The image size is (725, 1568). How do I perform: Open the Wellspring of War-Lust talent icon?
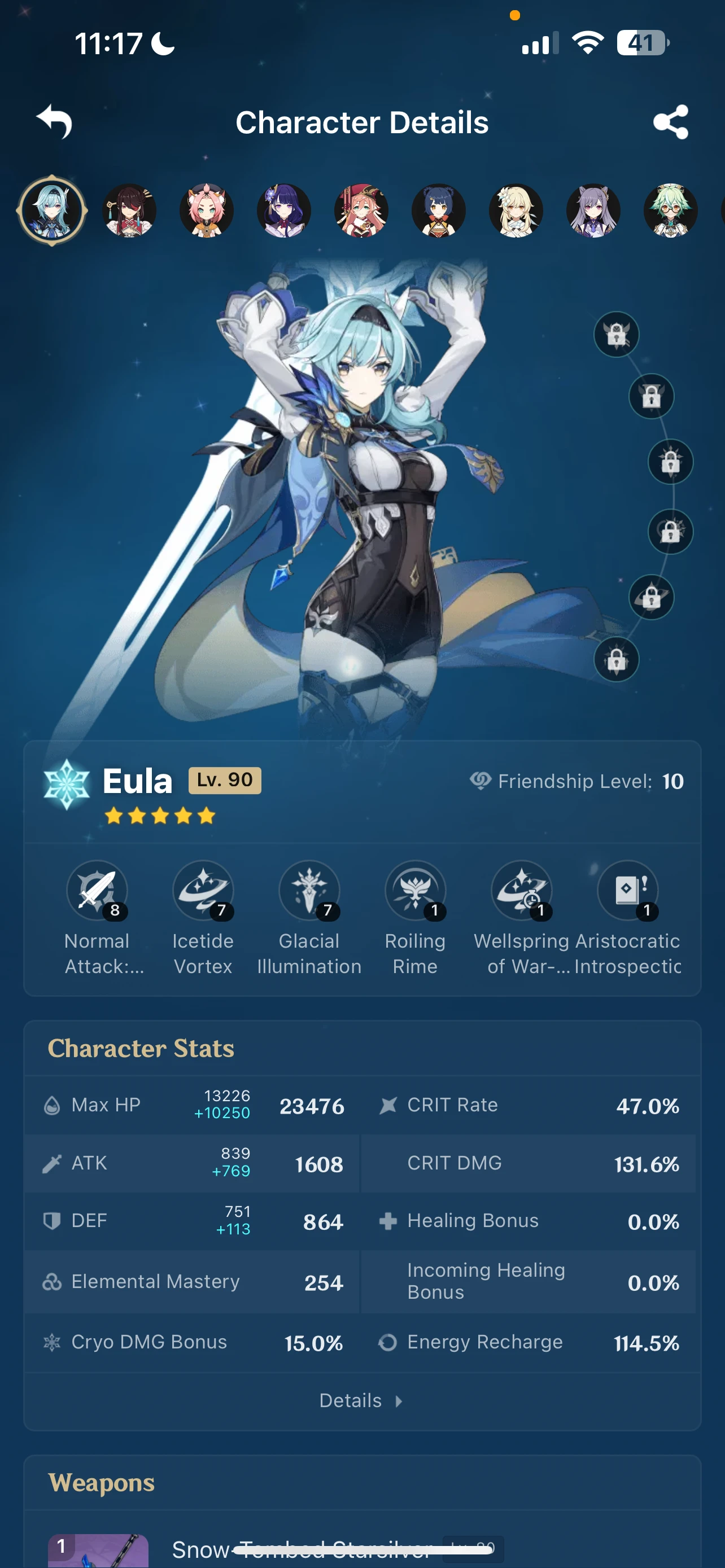(x=522, y=891)
